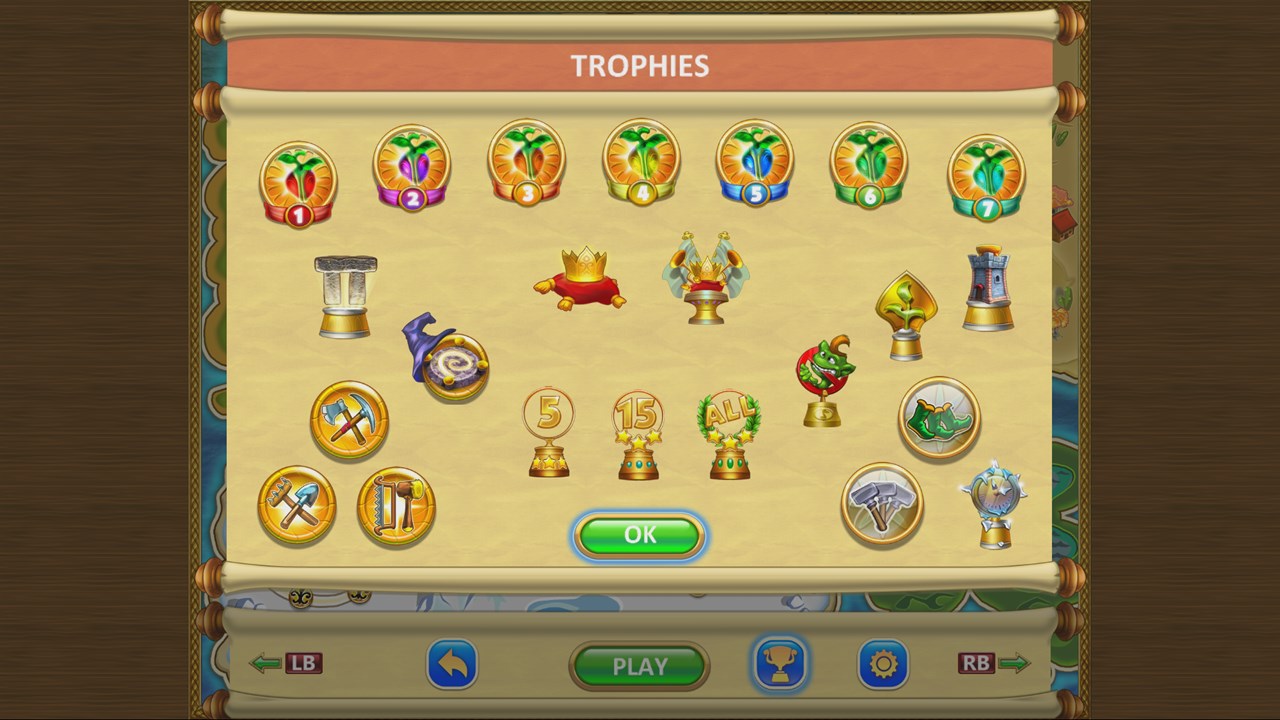View the green goblin prohibition trophy
Viewport: 1280px width, 720px height.
[825, 380]
